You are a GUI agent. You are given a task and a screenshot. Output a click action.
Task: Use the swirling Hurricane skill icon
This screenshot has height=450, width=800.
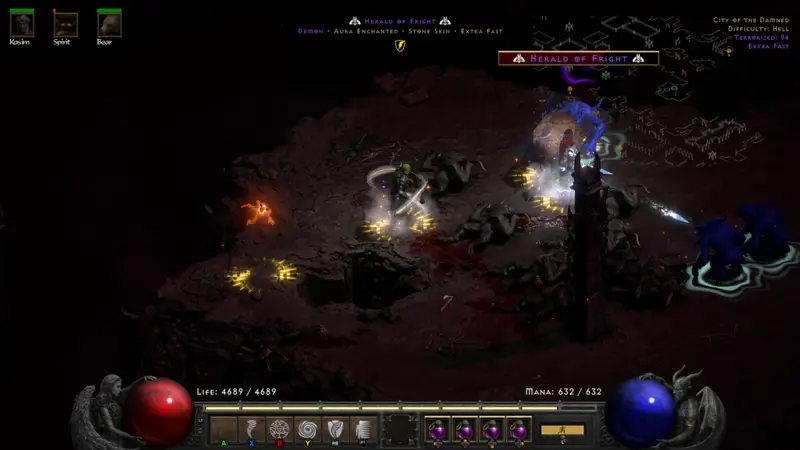(x=308, y=429)
